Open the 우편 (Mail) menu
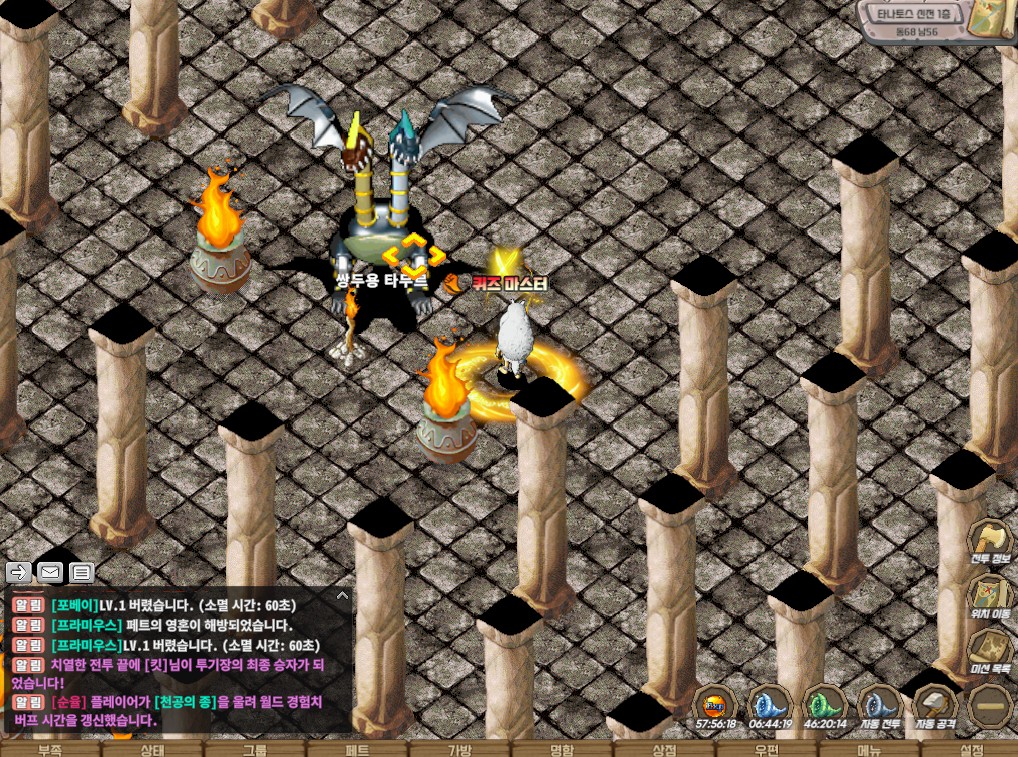The height and width of the screenshot is (757, 1018). [766, 749]
